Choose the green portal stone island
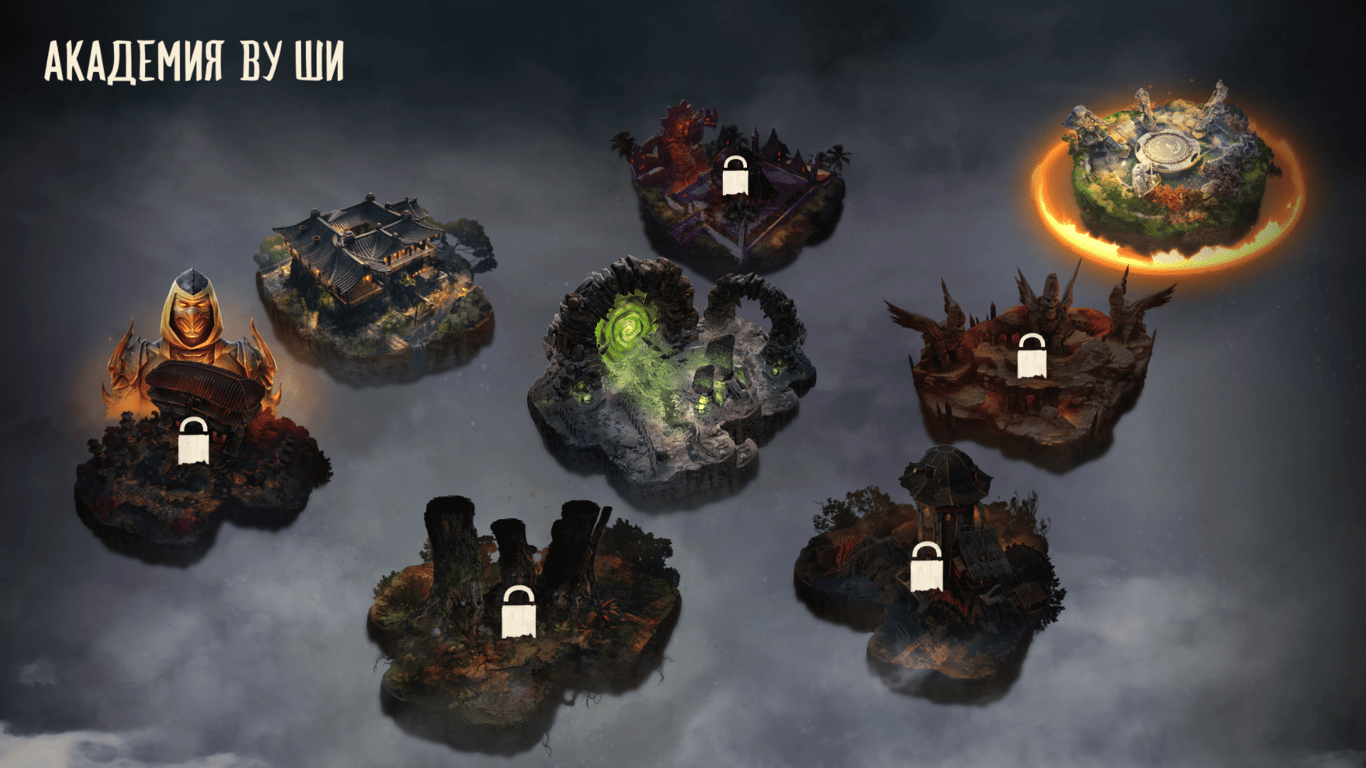The image size is (1366, 768). 668,375
